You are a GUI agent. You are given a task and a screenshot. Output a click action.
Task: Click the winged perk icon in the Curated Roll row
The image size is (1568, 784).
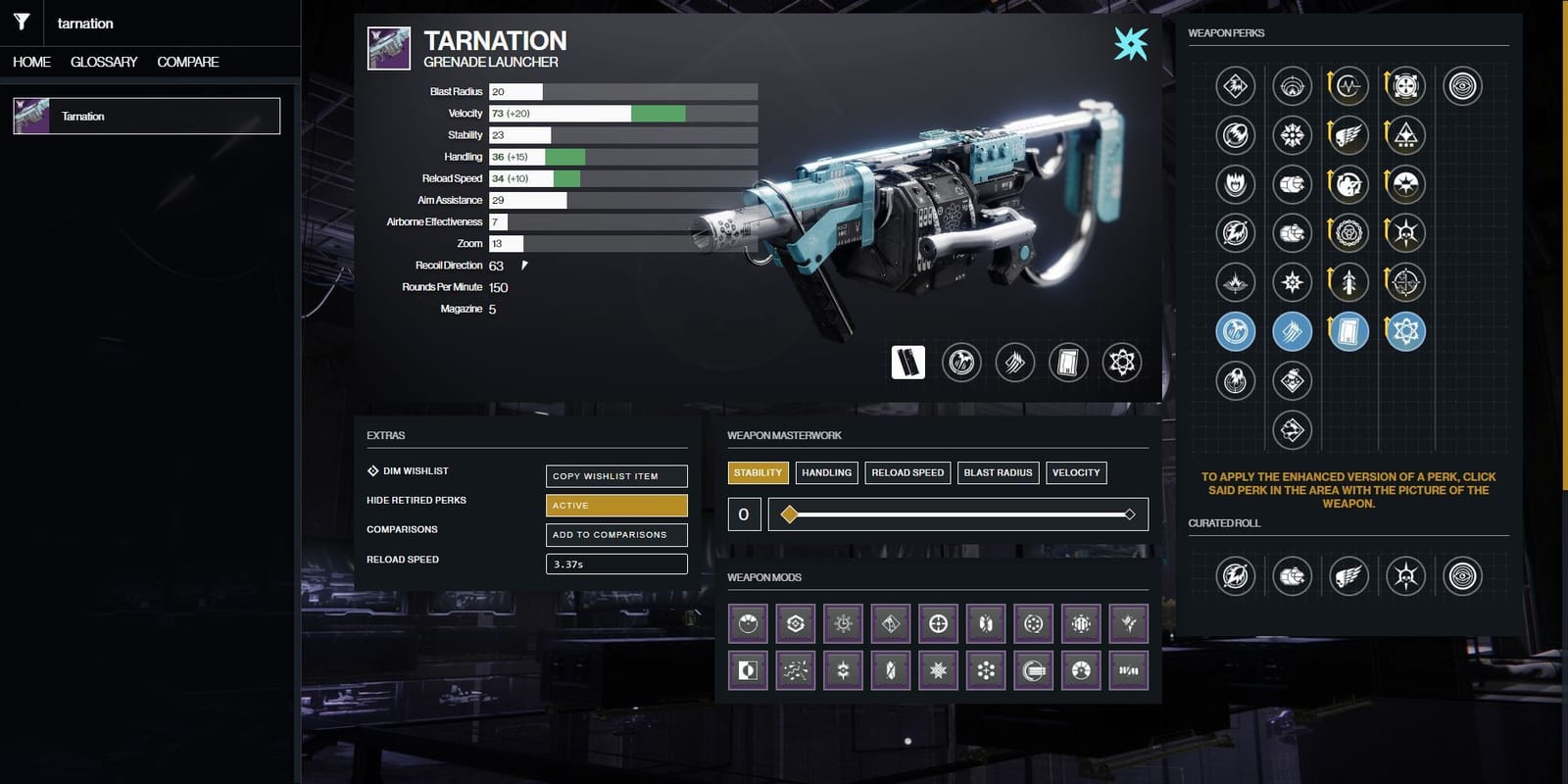point(1348,576)
